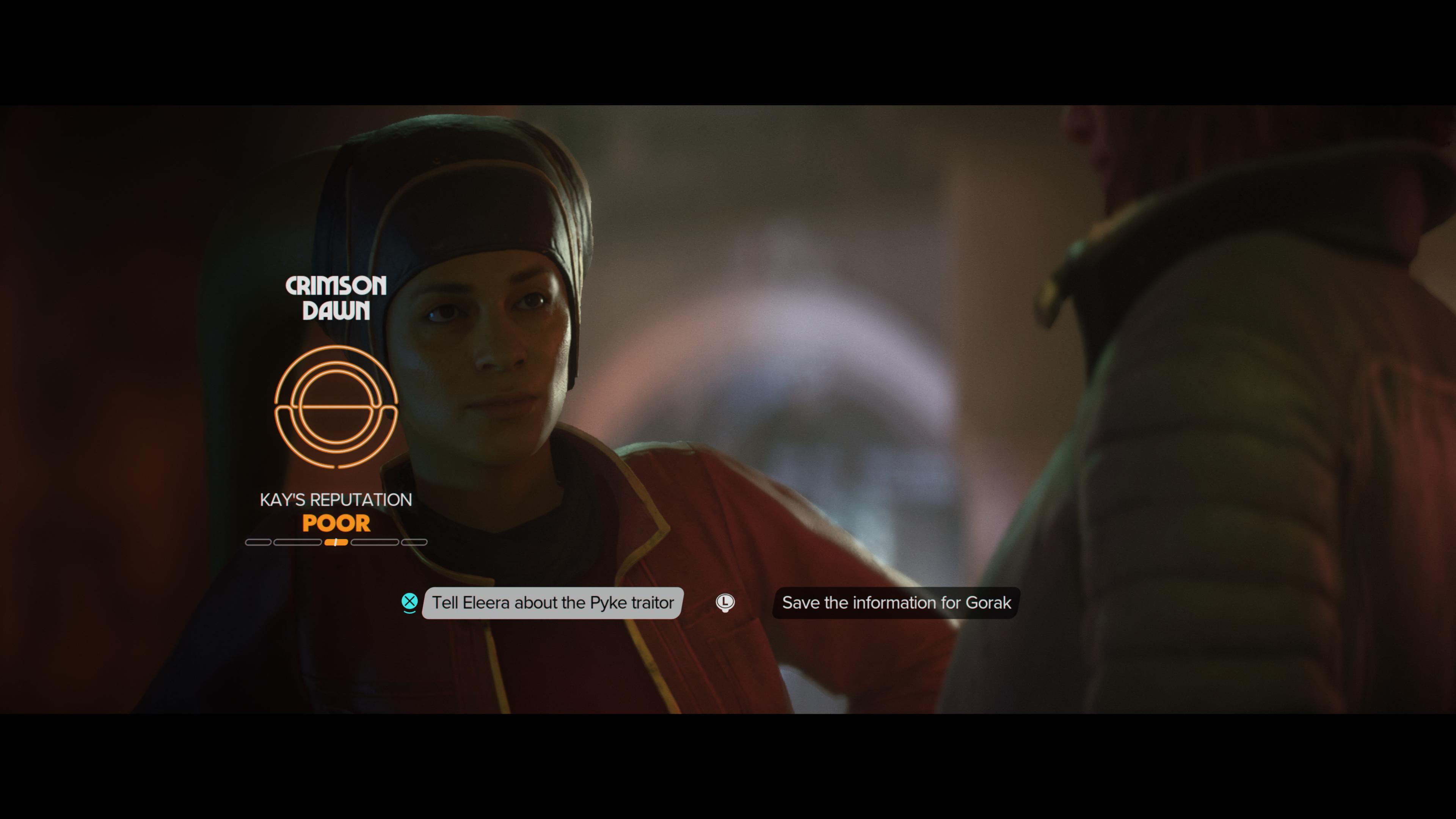Choose "Tell Eleera about the Pyke traitor"
Viewport: 1456px width, 819px height.
click(552, 602)
